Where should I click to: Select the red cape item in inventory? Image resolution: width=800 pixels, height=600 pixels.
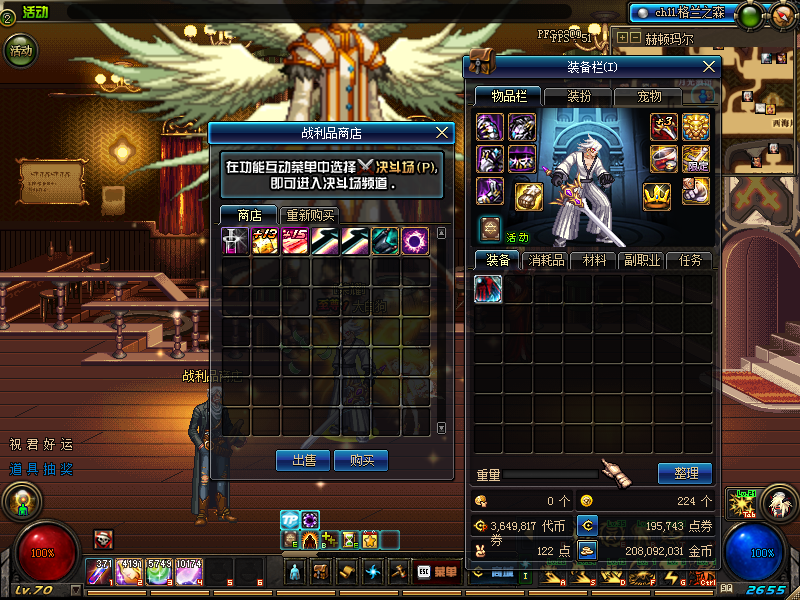(488, 289)
